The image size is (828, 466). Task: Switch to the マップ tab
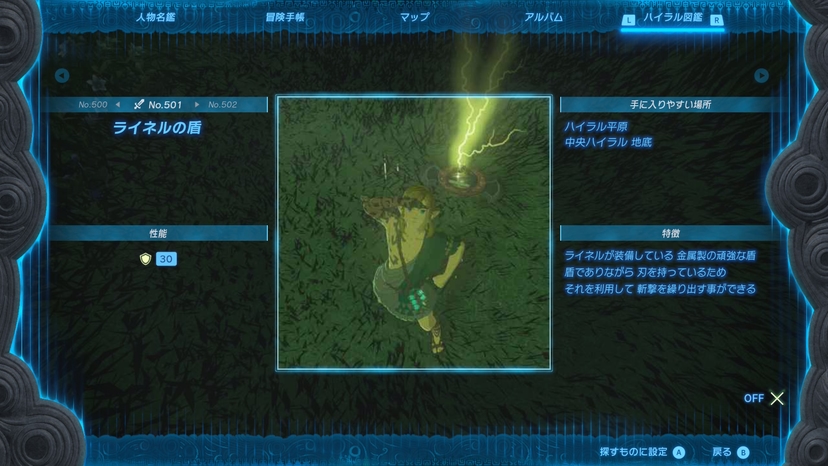pos(414,17)
